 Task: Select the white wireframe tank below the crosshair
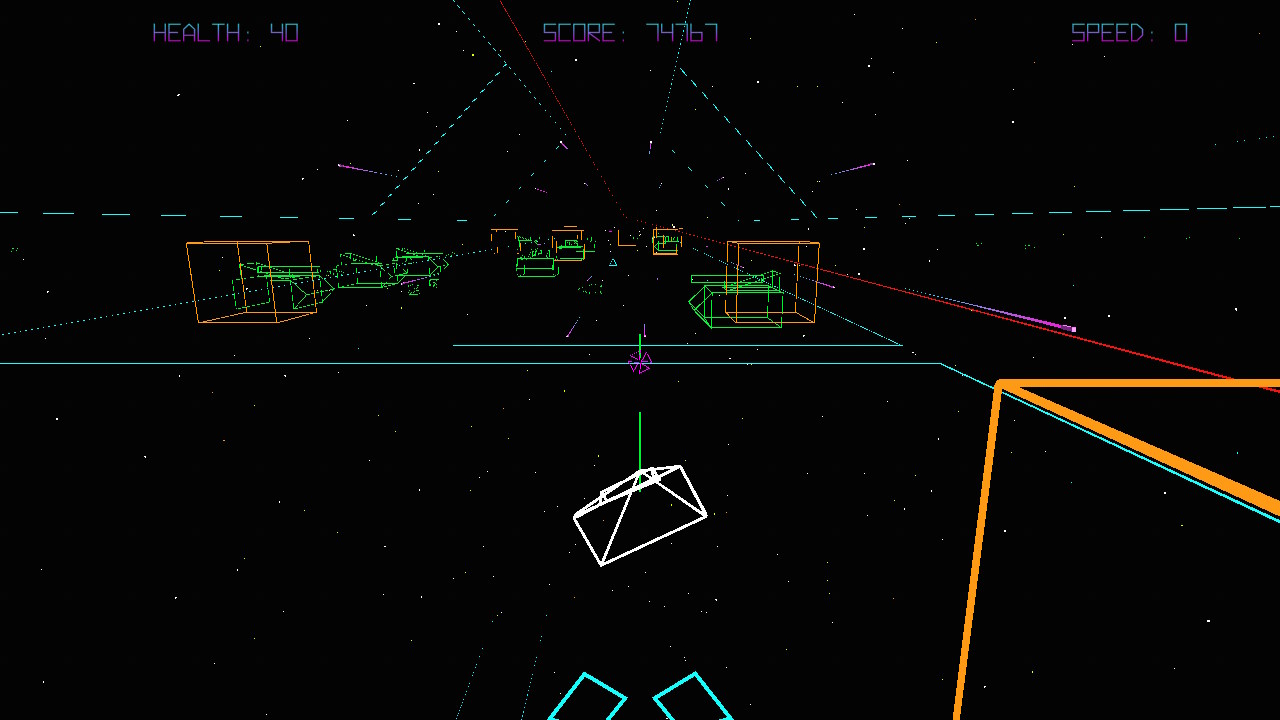(640, 513)
